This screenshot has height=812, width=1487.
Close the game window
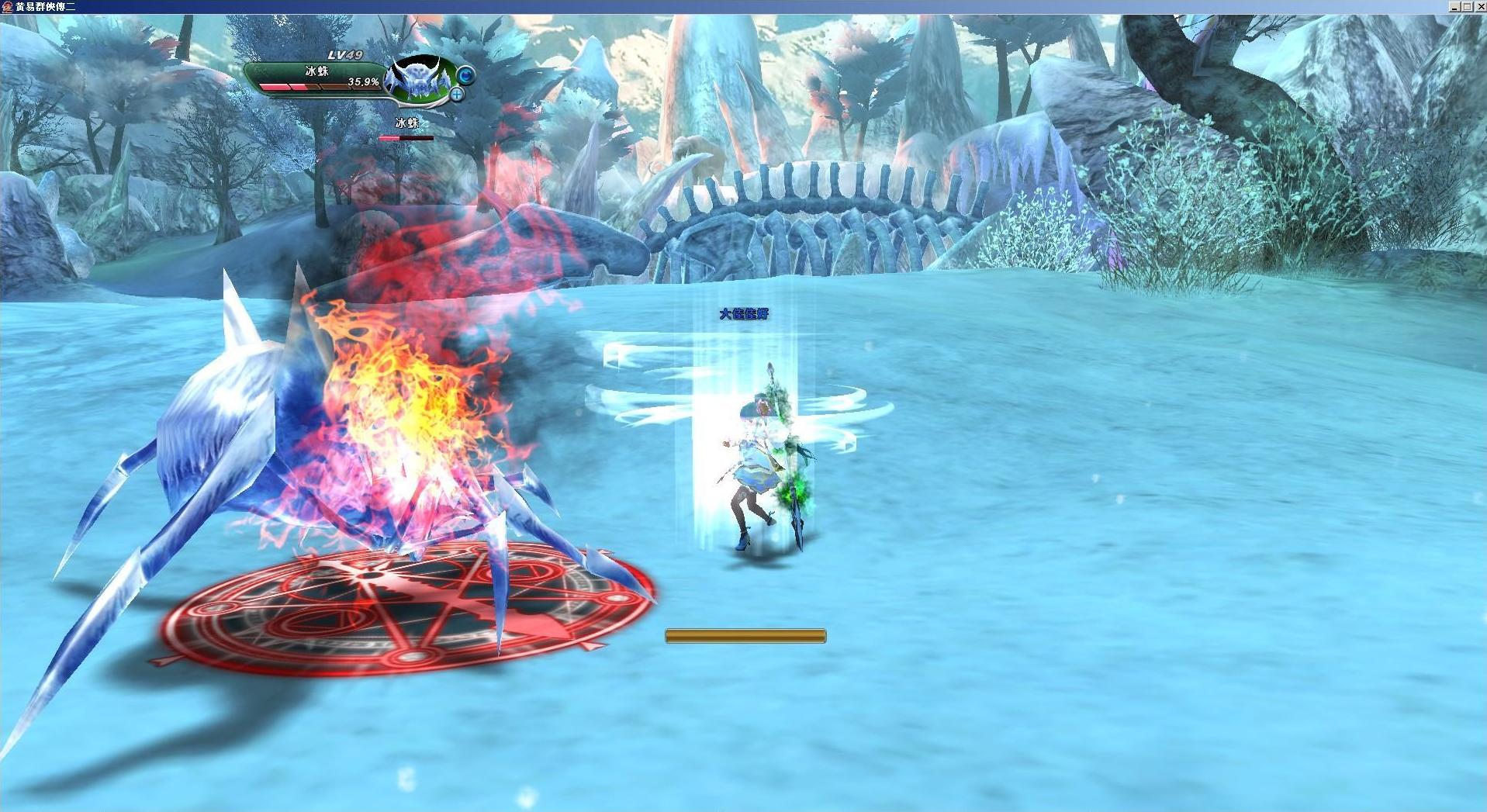1479,6
